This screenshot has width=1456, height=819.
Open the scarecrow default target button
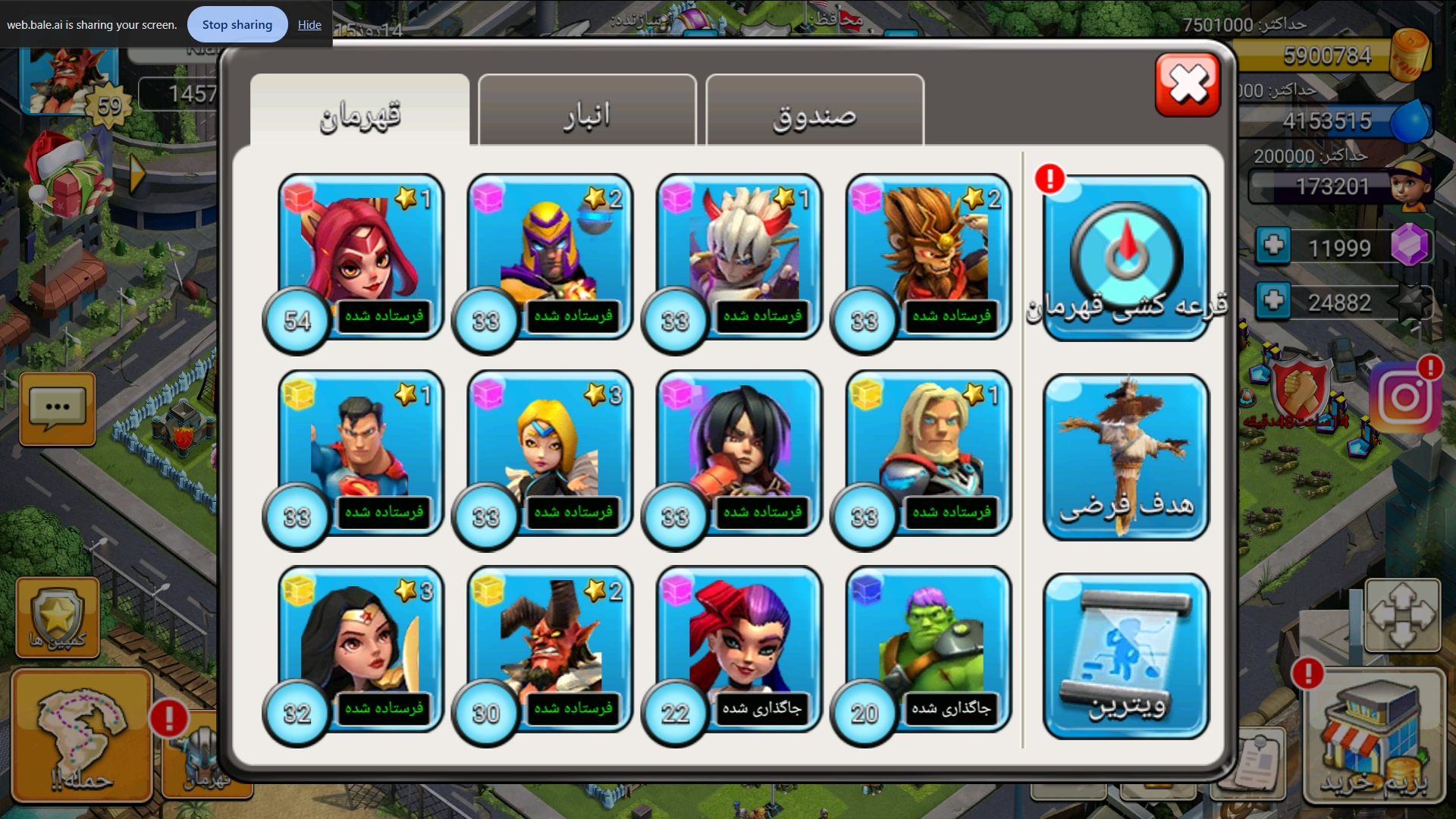(1126, 457)
